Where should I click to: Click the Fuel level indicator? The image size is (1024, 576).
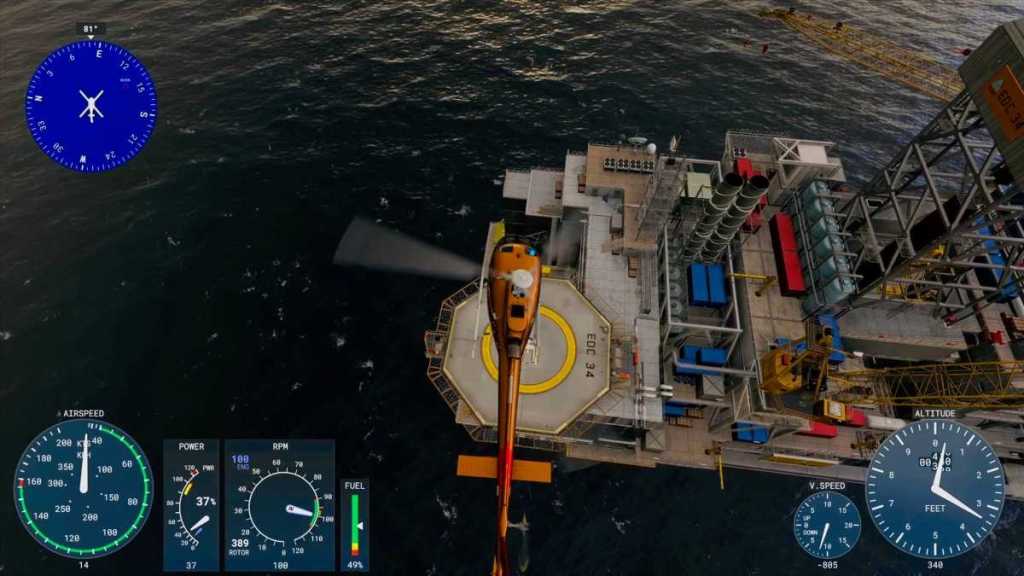[355, 524]
